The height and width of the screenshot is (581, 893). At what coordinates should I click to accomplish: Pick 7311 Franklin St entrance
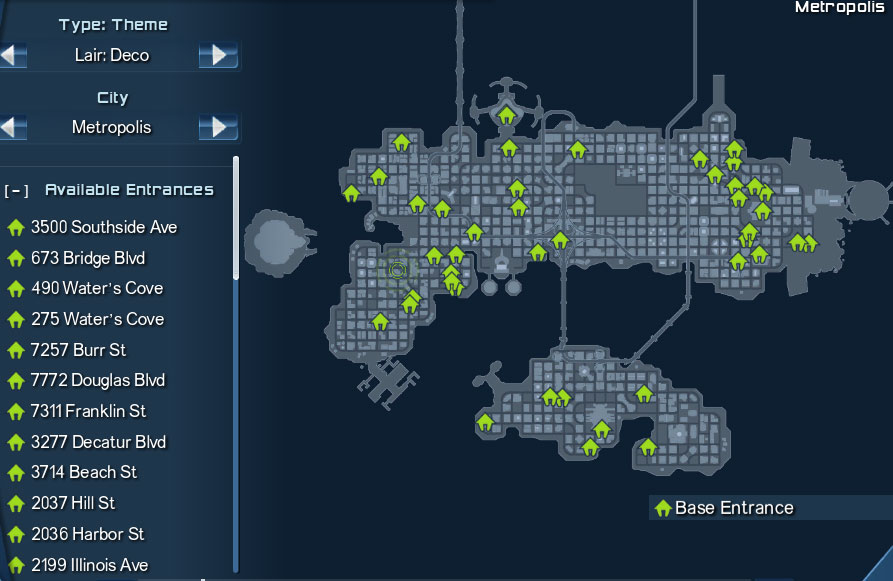pos(88,411)
